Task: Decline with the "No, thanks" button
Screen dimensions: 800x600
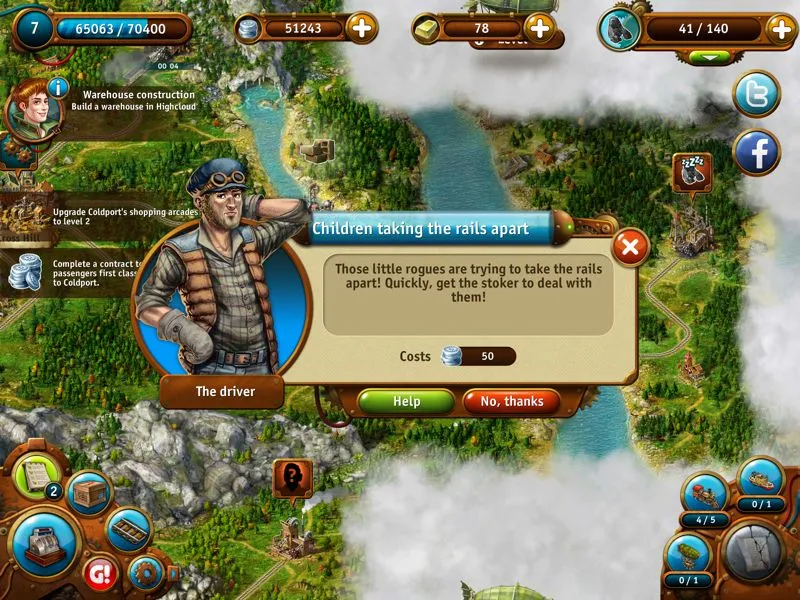Action: (x=511, y=401)
